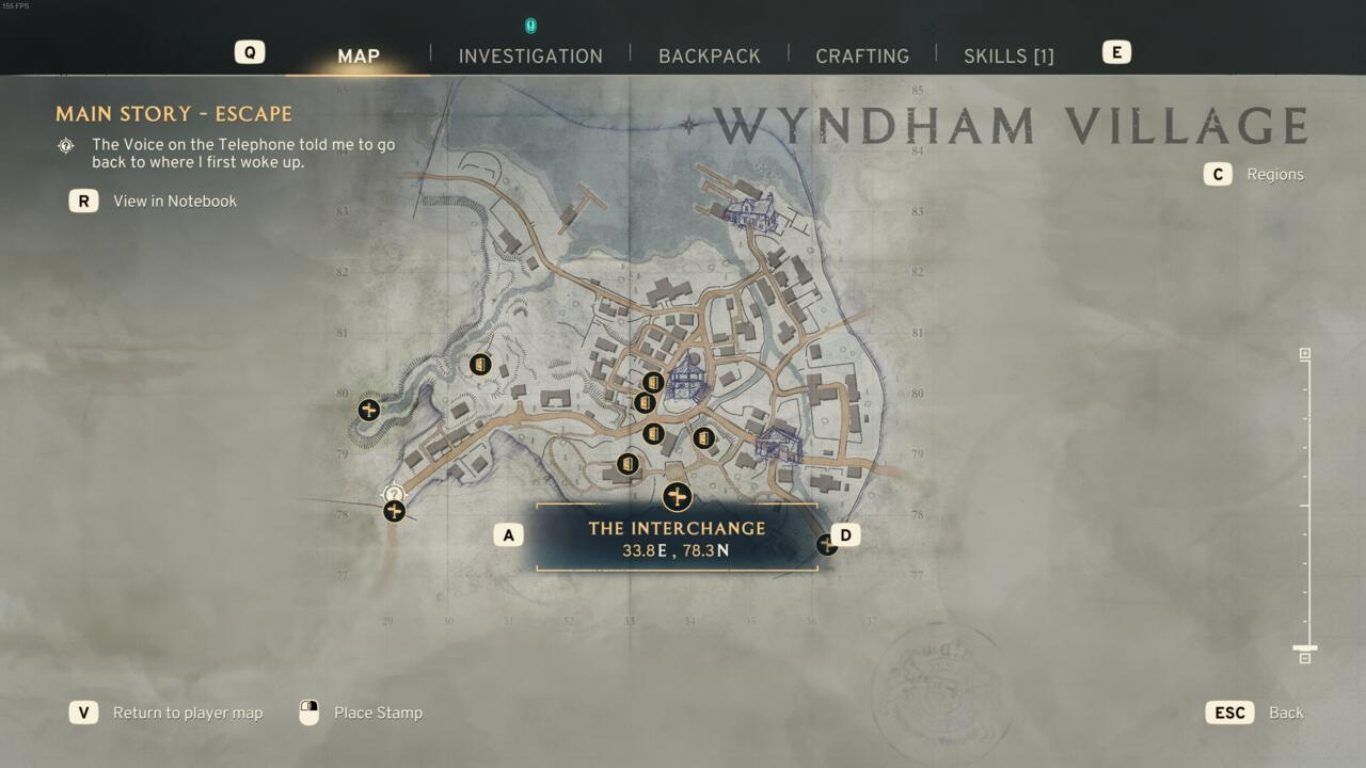1366x768 pixels.
Task: Go to the Crafting tab
Action: pos(862,56)
